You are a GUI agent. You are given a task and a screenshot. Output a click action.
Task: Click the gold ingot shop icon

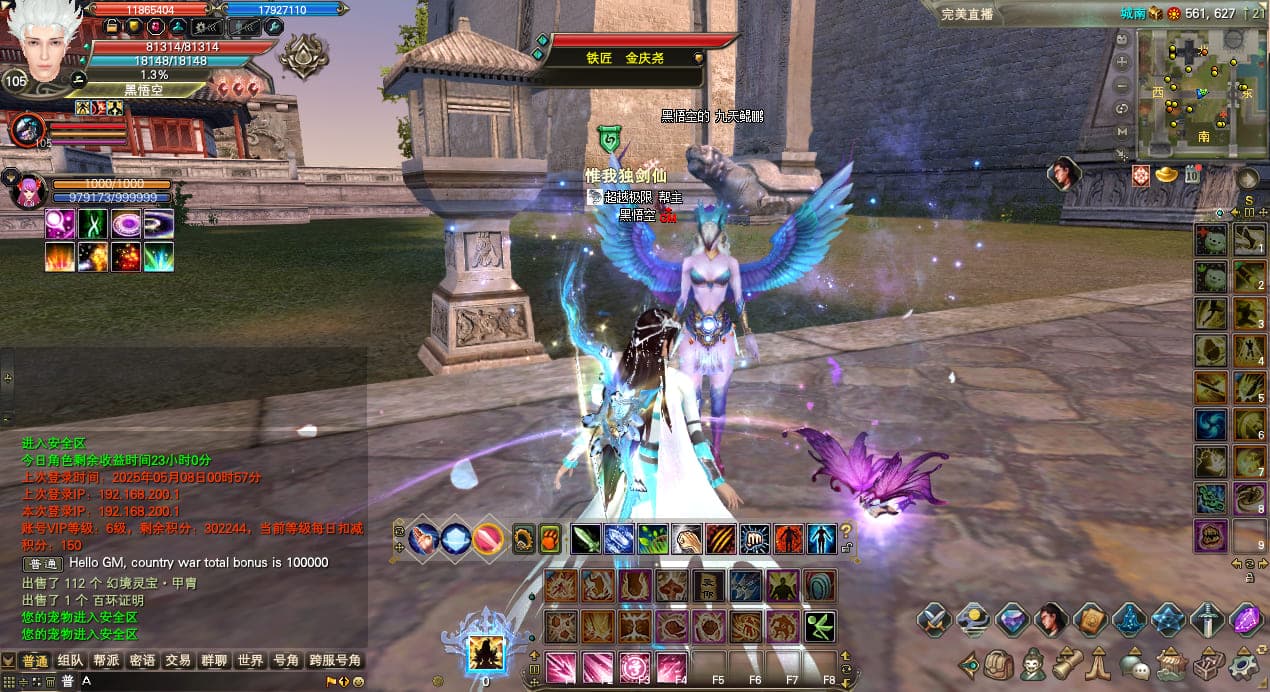coord(1167,176)
